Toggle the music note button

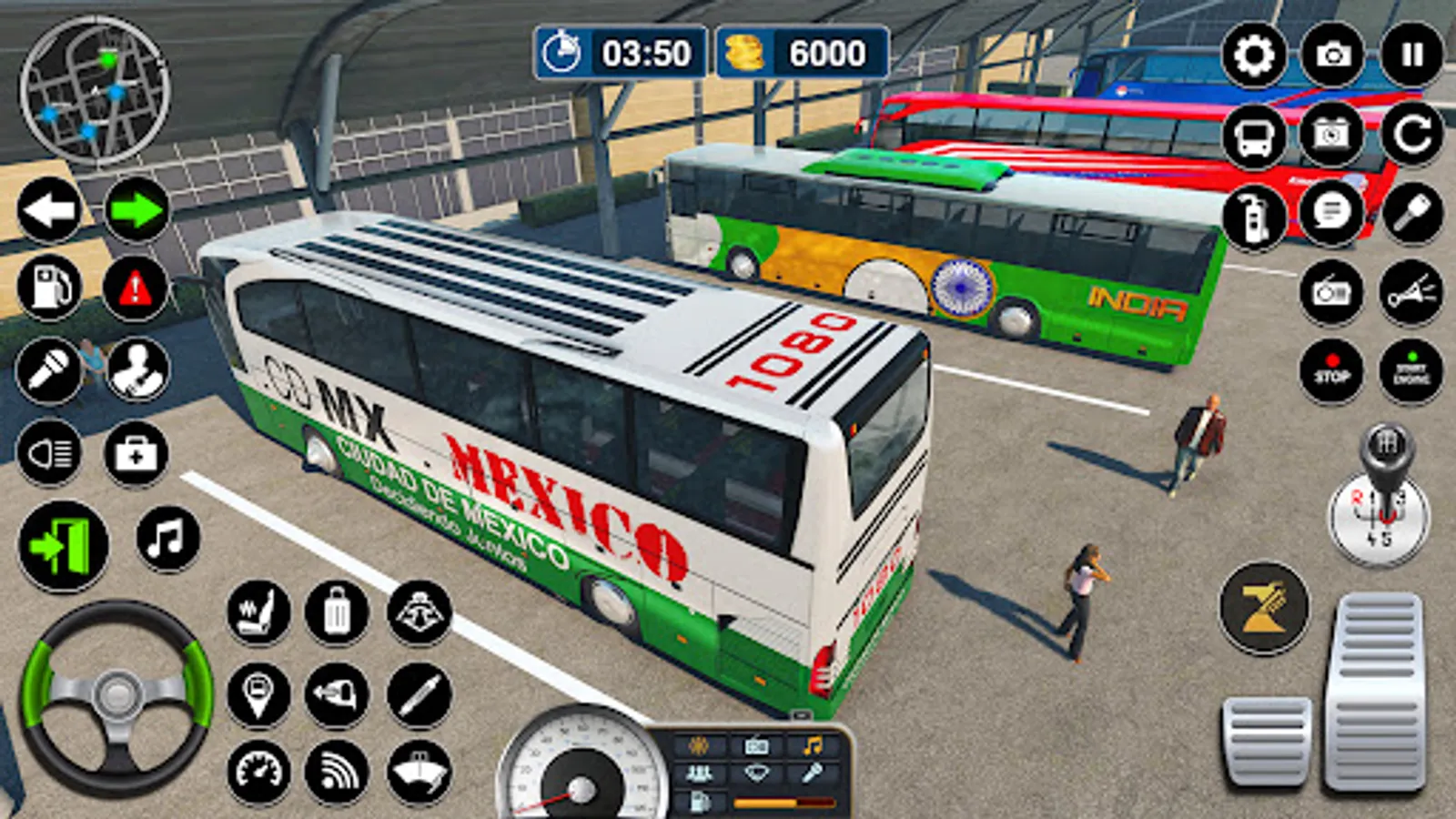167,539
